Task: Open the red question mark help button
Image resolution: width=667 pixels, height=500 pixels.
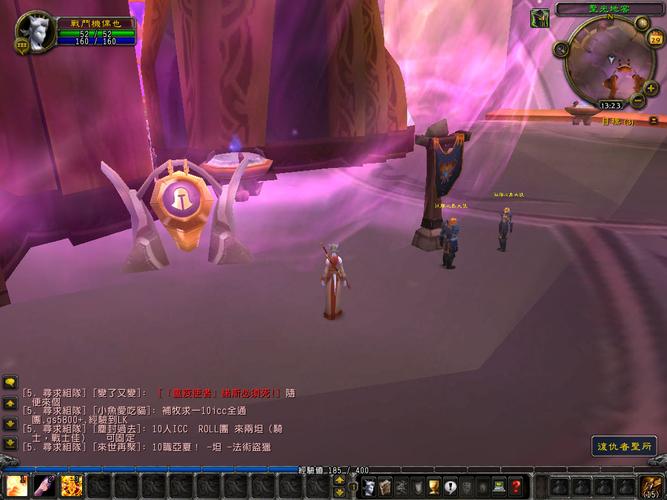Action: point(517,487)
